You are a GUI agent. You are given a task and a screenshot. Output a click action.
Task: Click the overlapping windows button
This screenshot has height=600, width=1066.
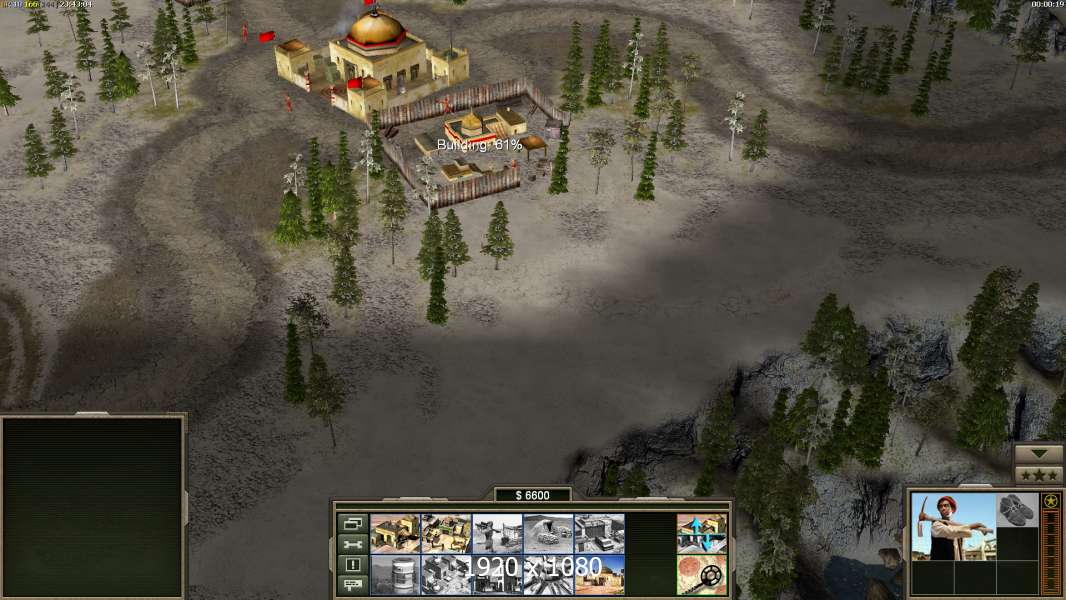(x=351, y=523)
